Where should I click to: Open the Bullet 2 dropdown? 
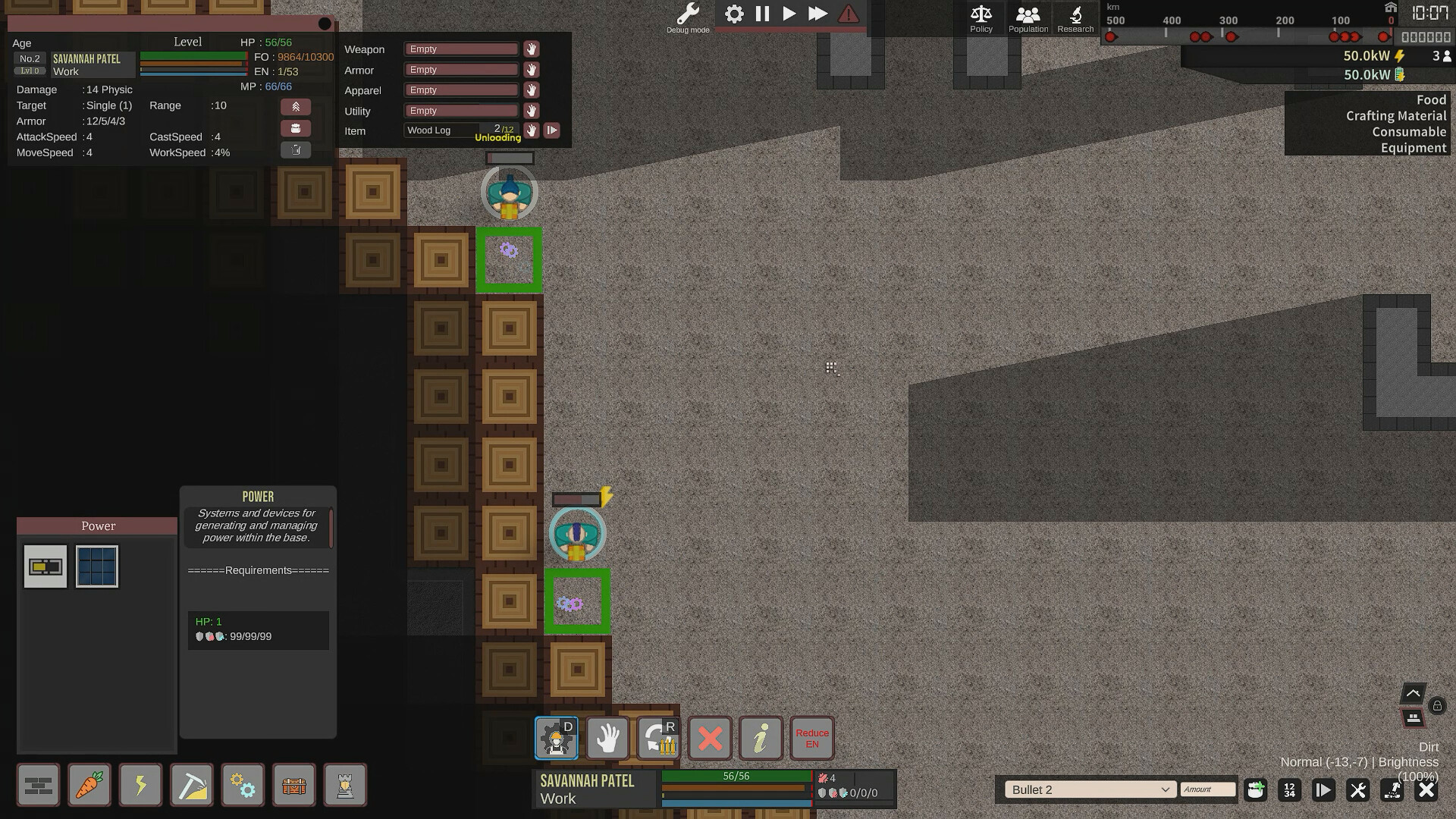(1090, 789)
